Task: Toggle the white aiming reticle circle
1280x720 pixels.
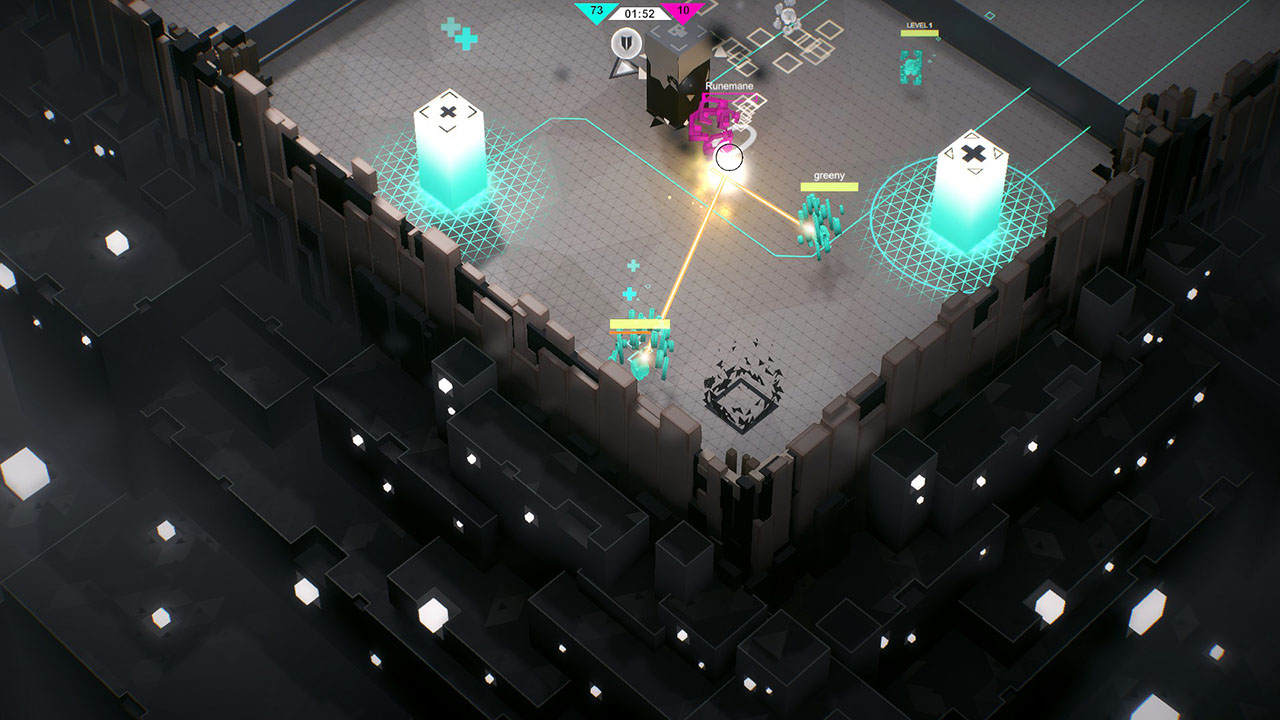Action: (x=730, y=155)
